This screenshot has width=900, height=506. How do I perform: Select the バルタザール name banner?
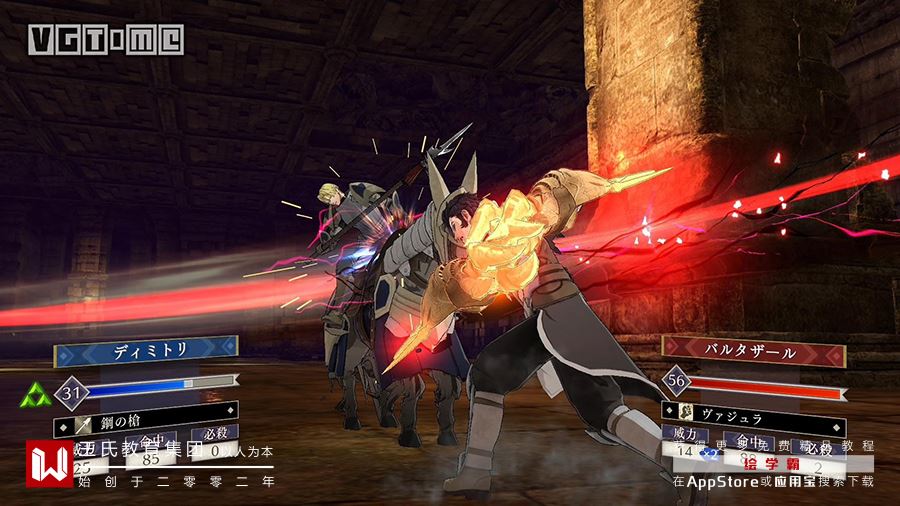point(753,354)
